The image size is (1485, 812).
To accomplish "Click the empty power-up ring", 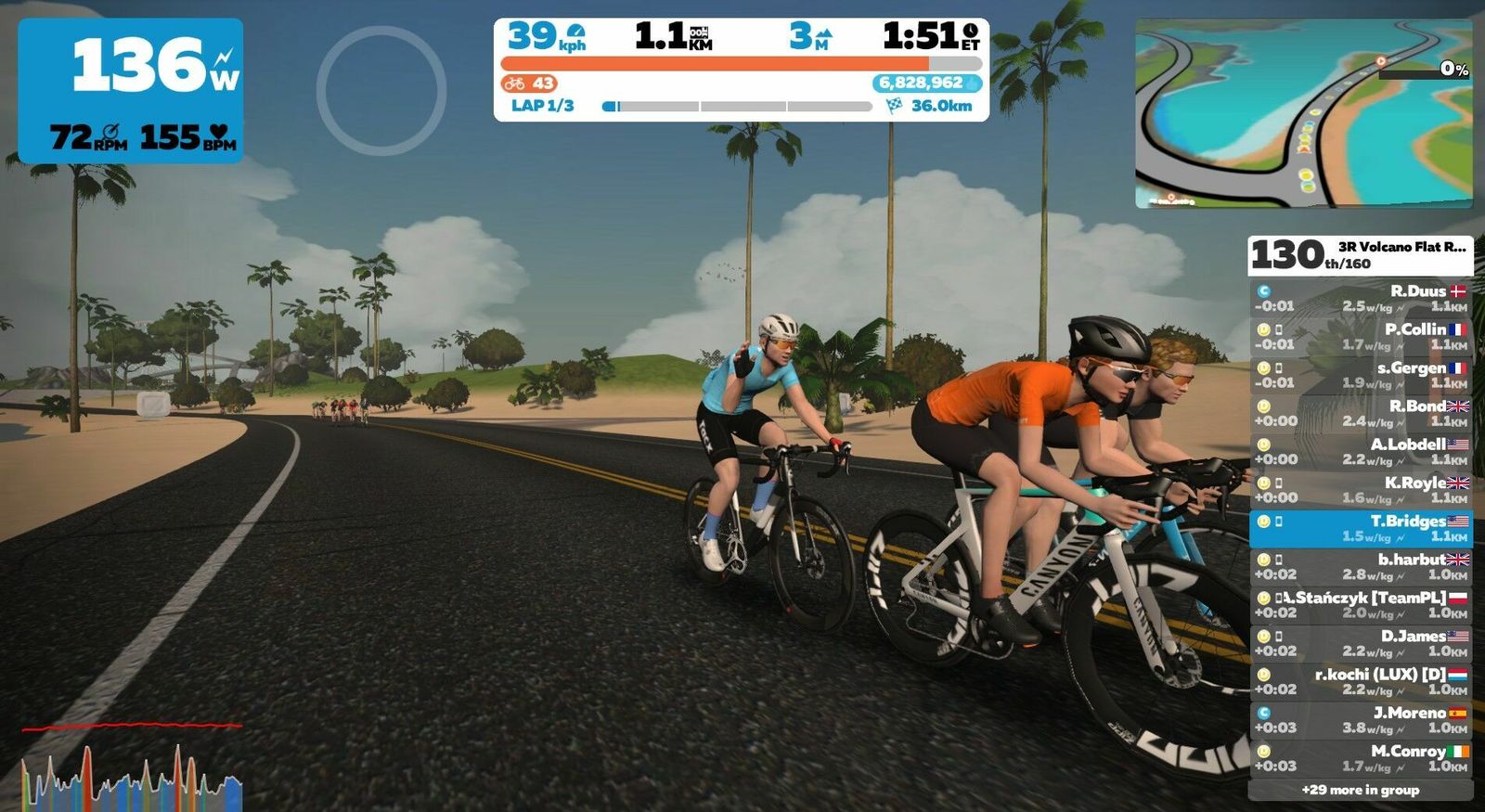I will click(x=381, y=90).
